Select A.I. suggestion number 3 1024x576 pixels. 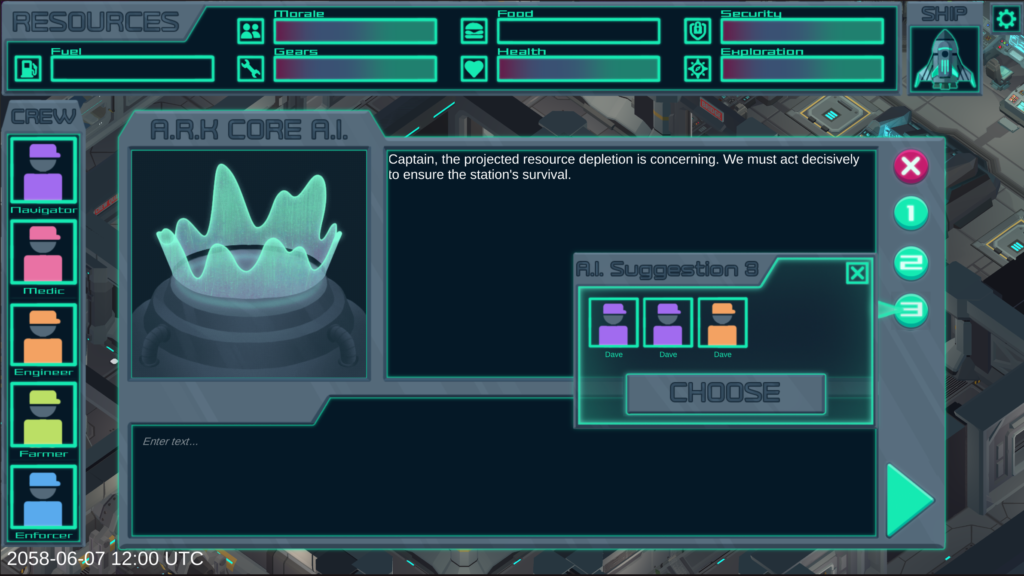tap(910, 310)
